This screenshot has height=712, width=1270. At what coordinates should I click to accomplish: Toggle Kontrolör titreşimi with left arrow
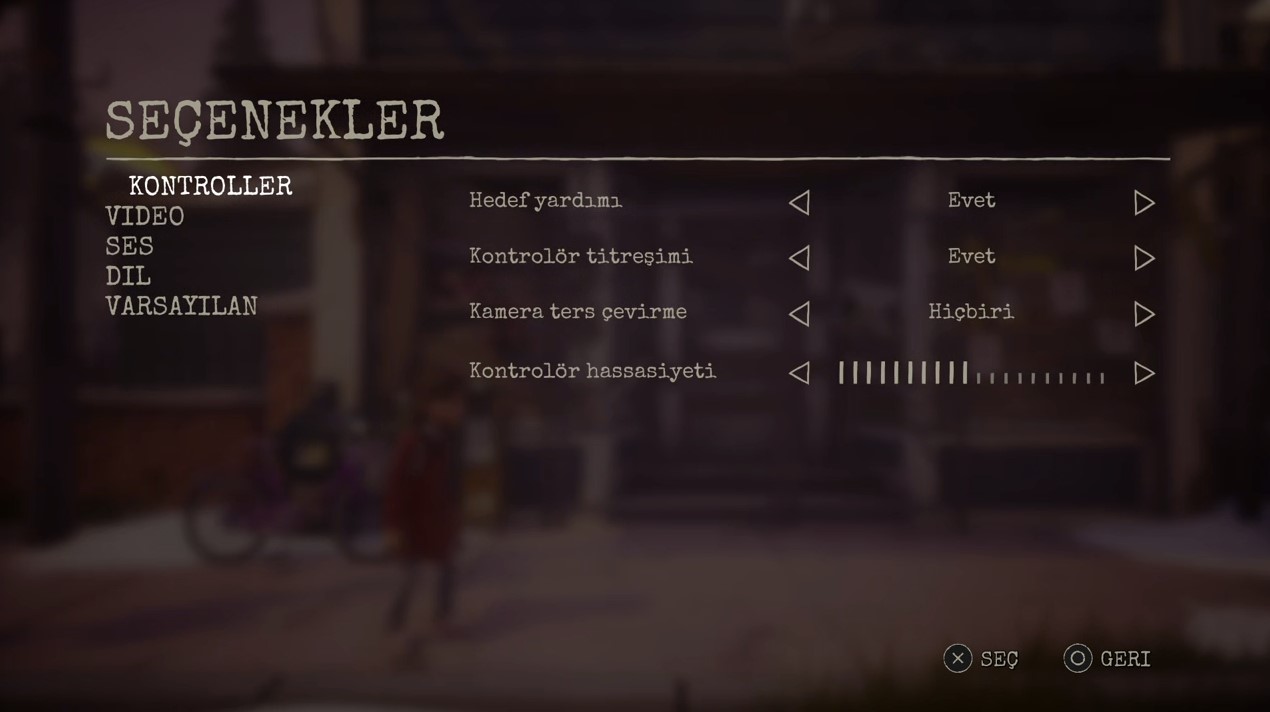tap(799, 258)
